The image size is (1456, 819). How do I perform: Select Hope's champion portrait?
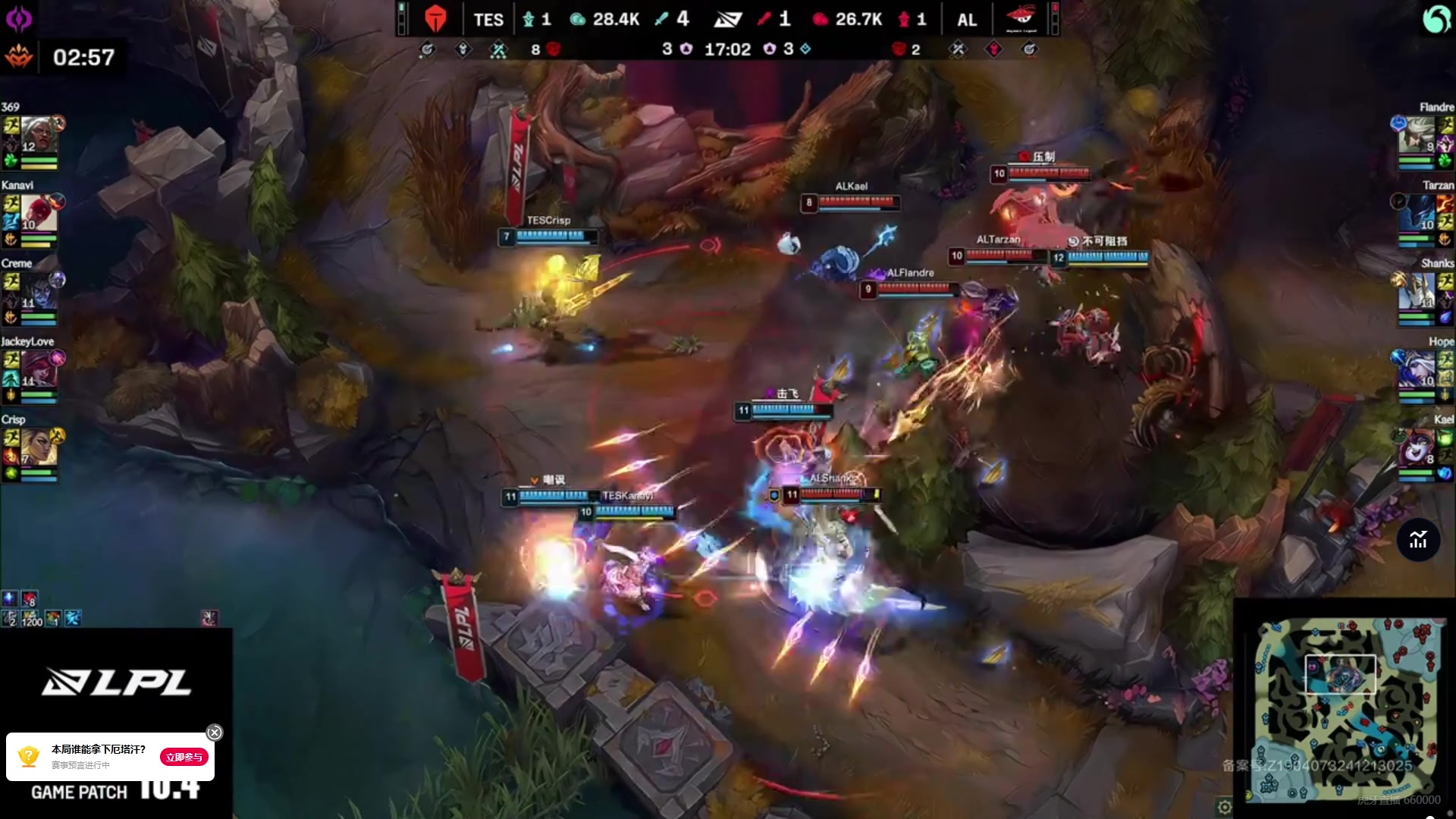[1417, 369]
